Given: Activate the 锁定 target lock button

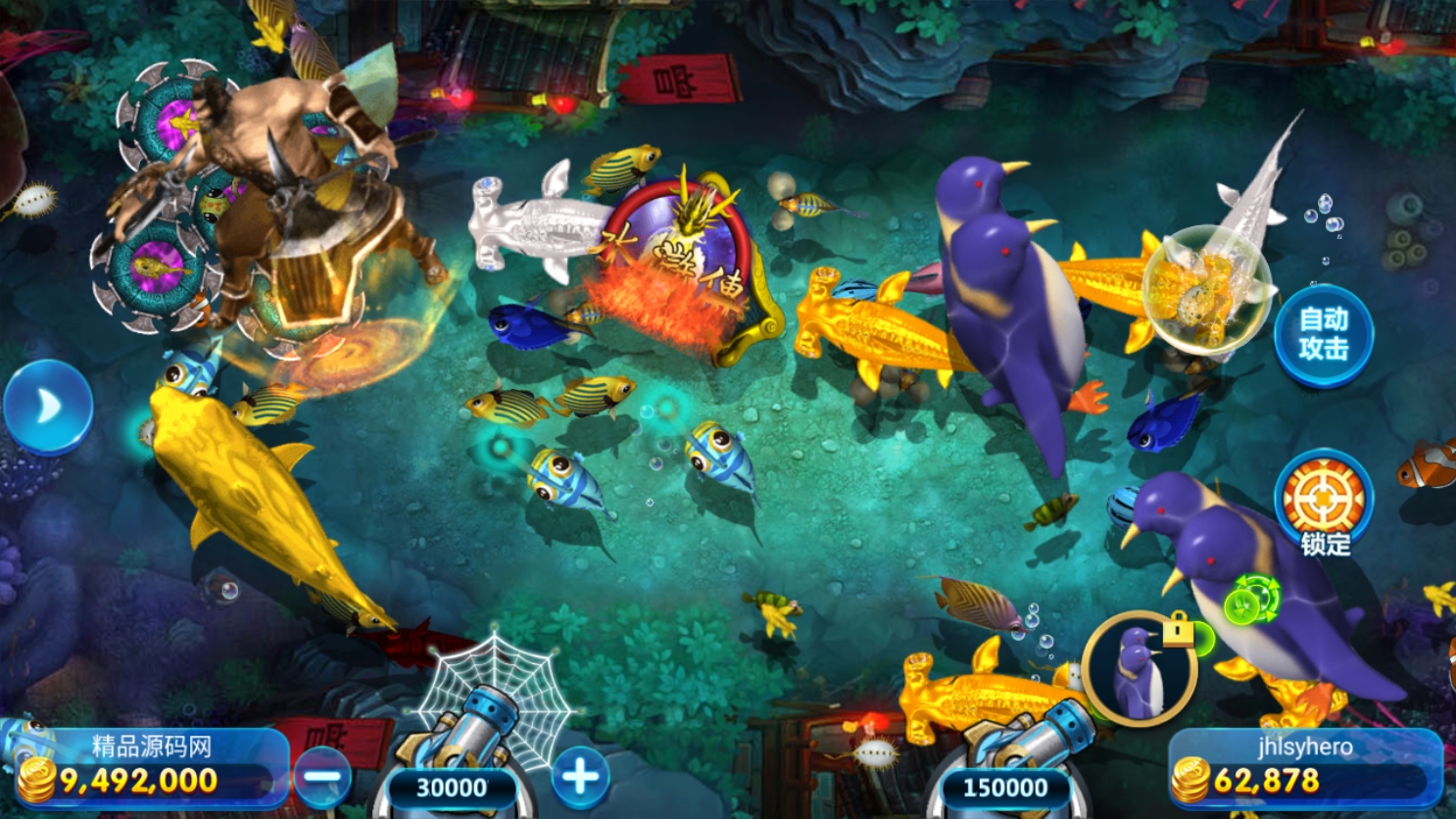Looking at the screenshot, I should pos(1324,500).
